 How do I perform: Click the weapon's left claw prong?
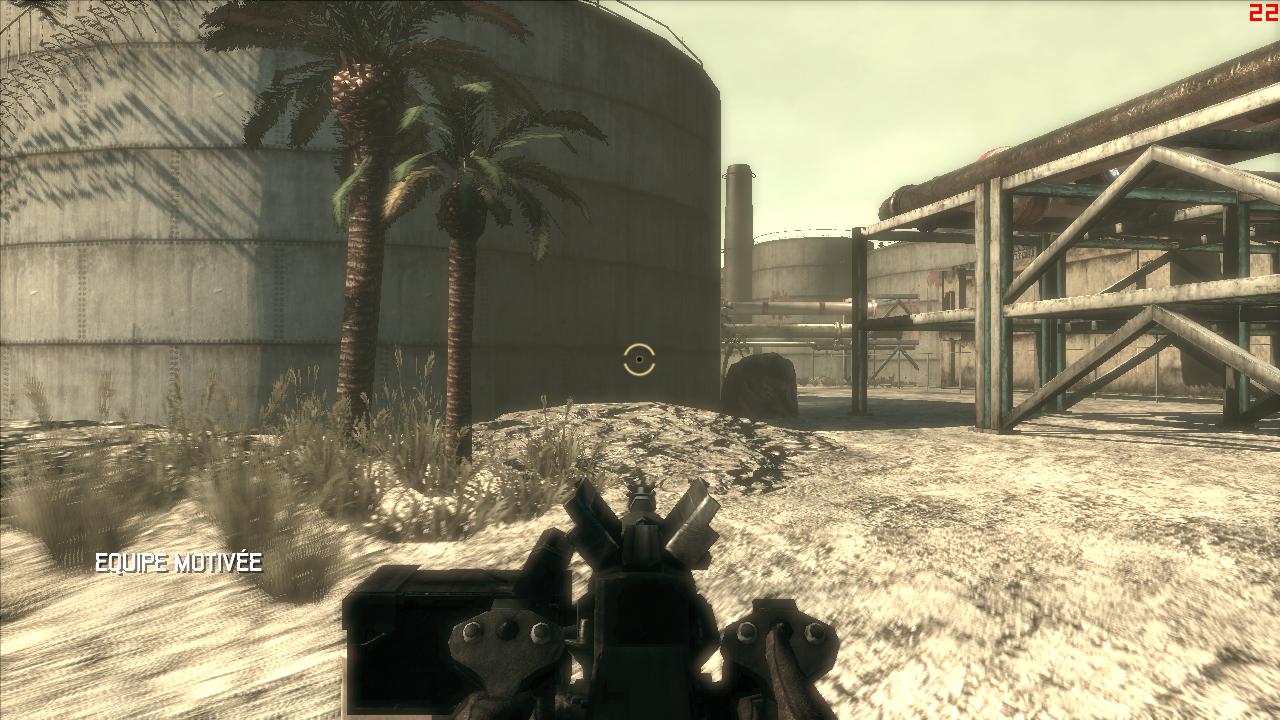tap(590, 510)
